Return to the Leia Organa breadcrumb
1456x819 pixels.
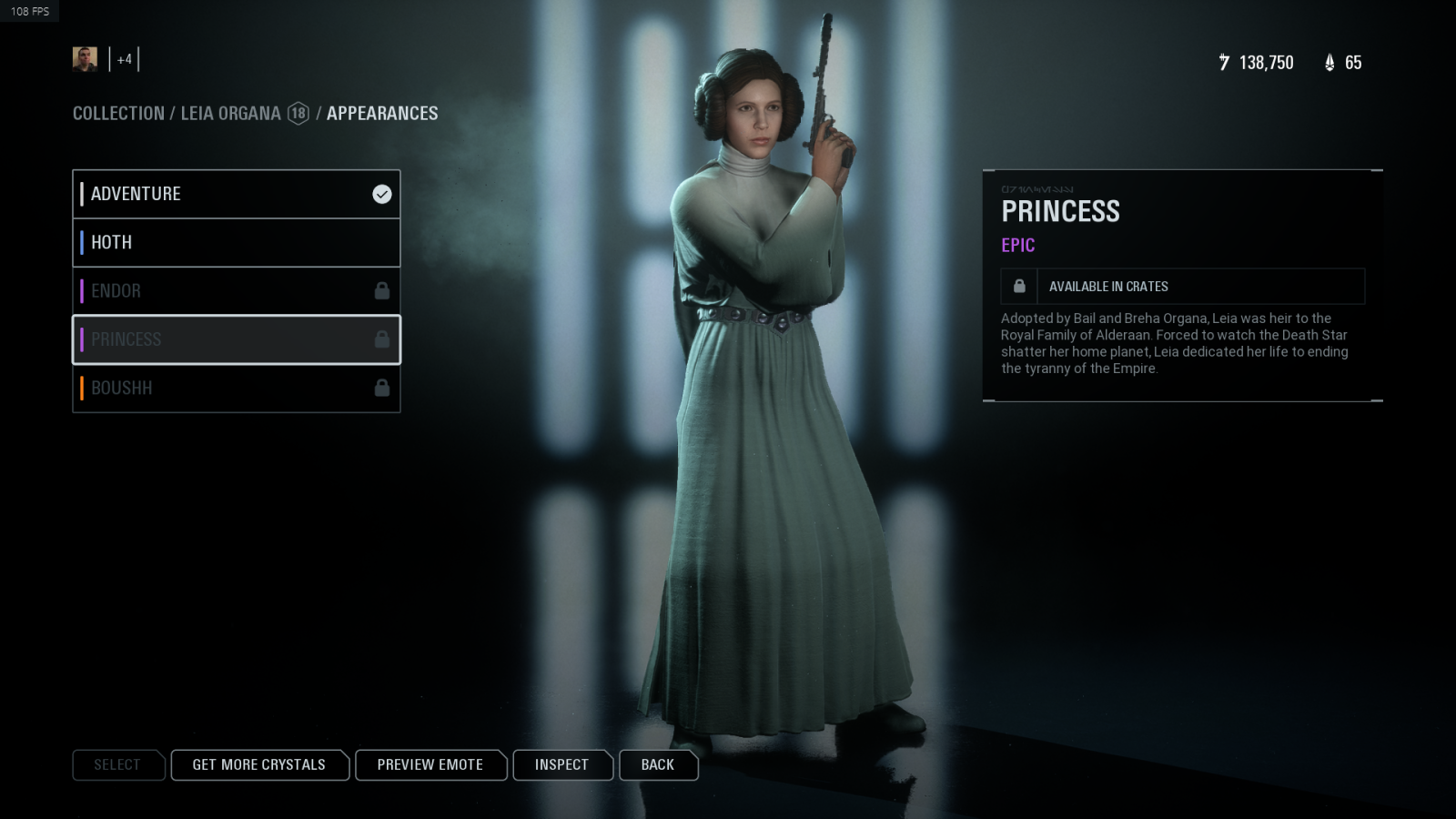click(x=230, y=114)
